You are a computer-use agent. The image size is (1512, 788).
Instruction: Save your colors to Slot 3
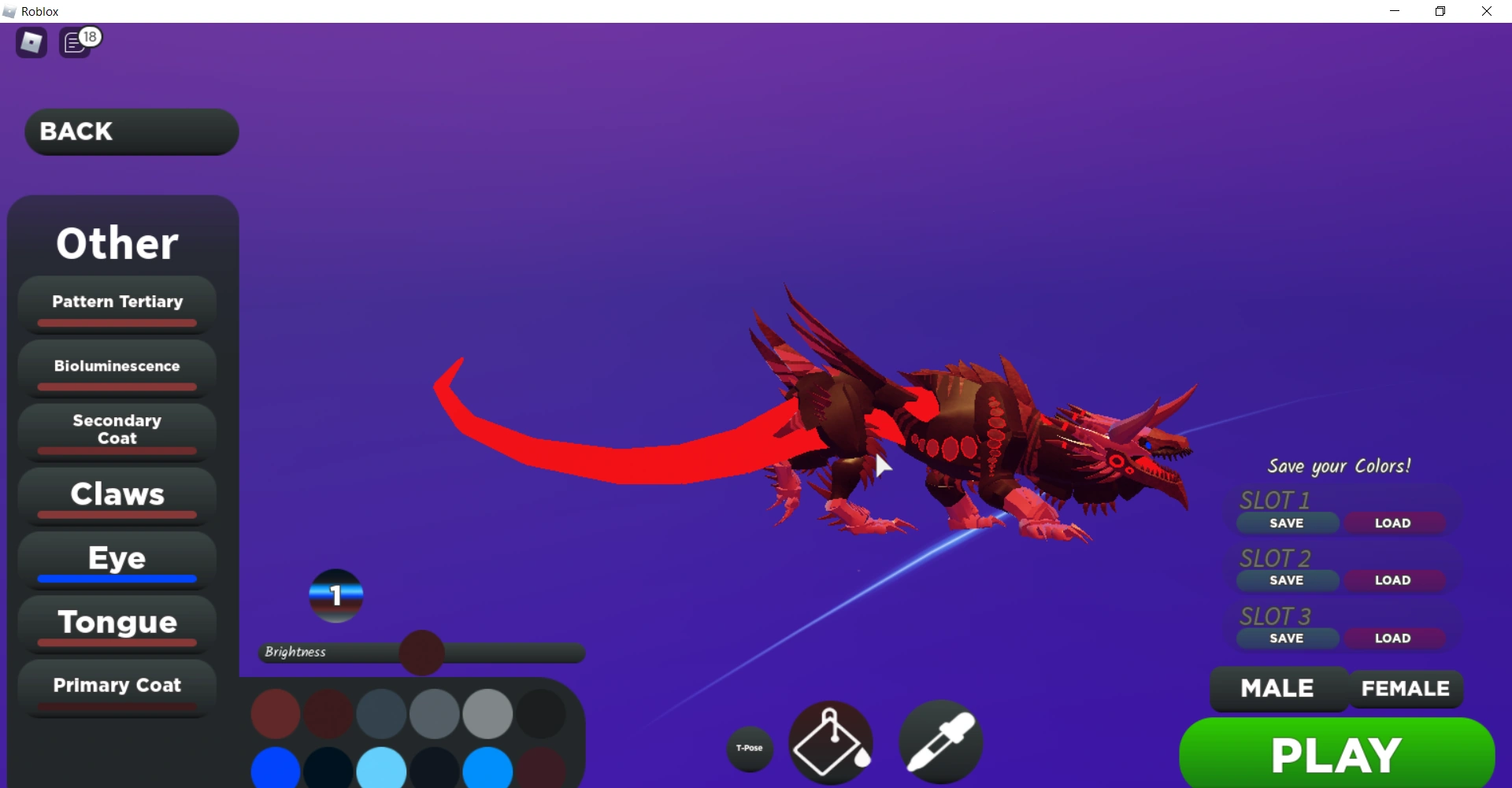coord(1286,638)
